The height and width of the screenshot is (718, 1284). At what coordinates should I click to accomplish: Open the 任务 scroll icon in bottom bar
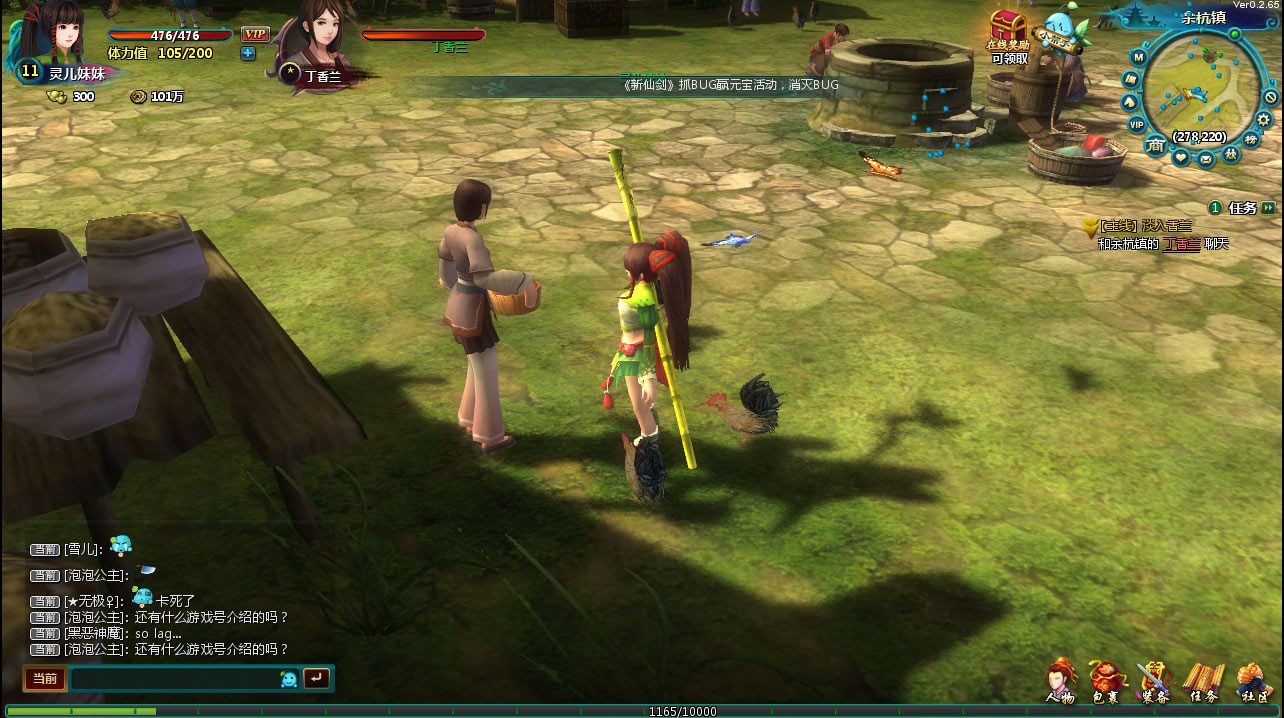click(1203, 682)
